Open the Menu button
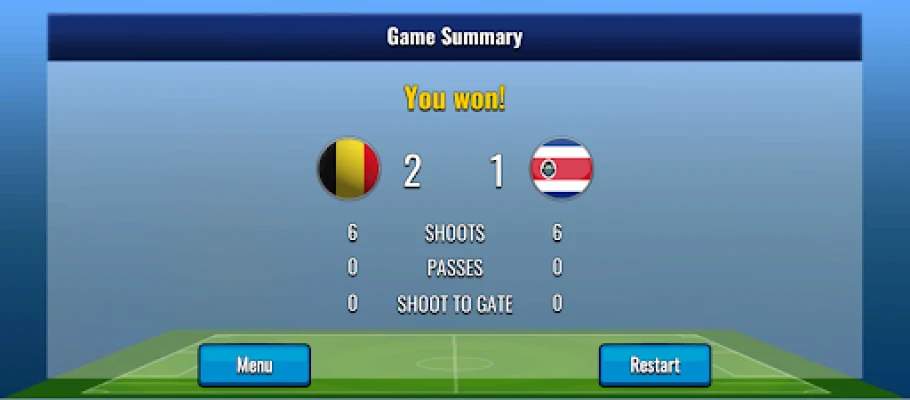This screenshot has width=910, height=400. pyautogui.click(x=254, y=365)
